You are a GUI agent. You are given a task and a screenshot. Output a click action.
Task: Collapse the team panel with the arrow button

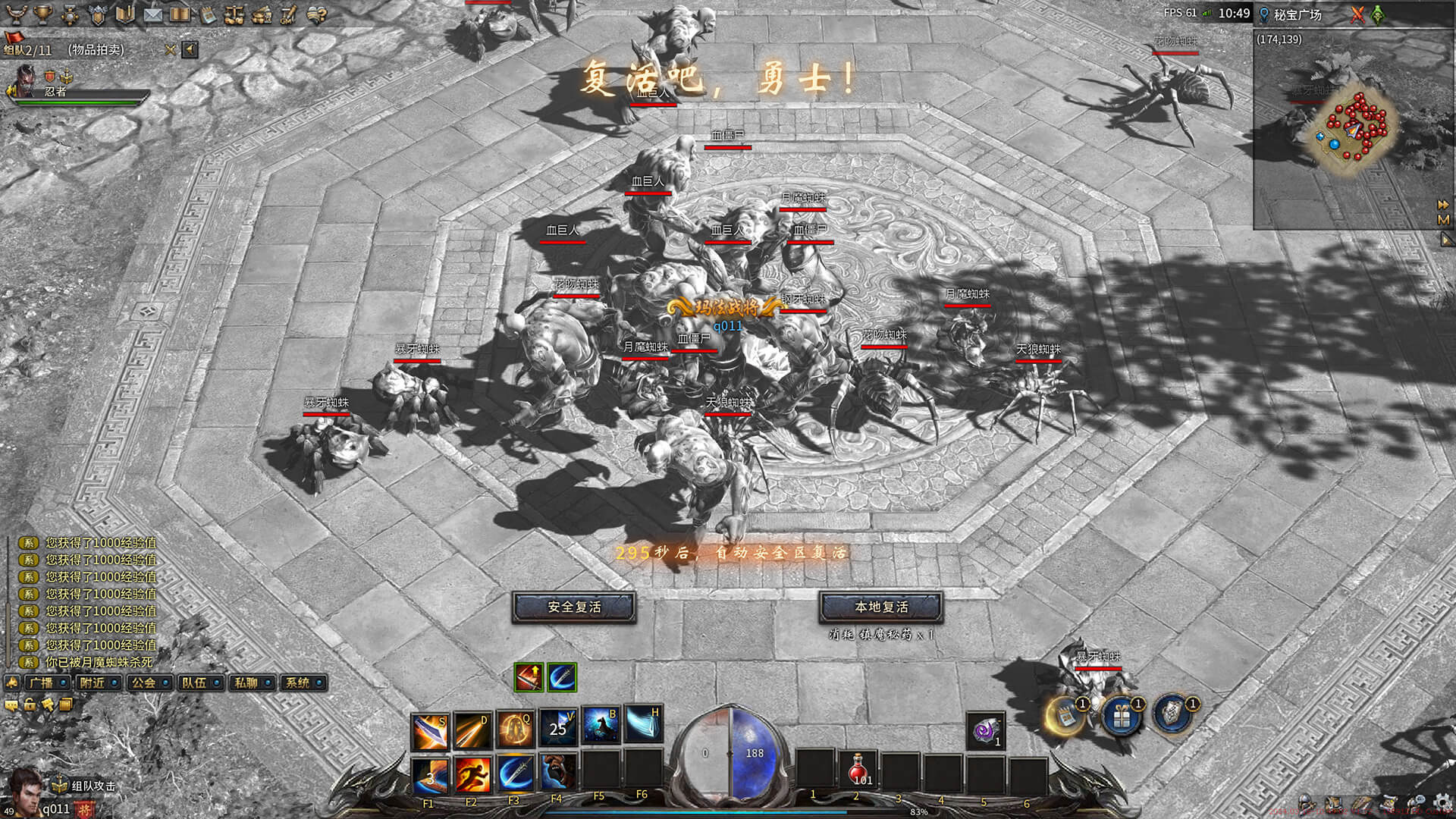190,50
